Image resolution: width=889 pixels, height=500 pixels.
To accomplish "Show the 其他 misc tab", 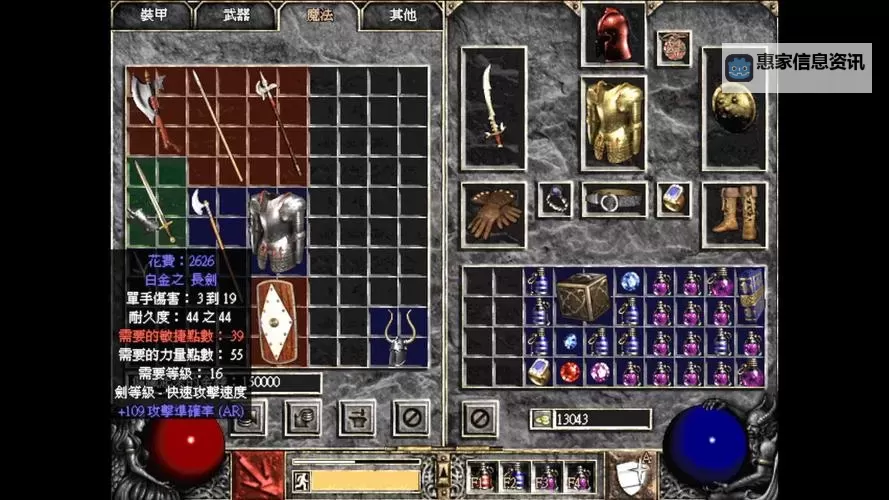I will pyautogui.click(x=403, y=15).
